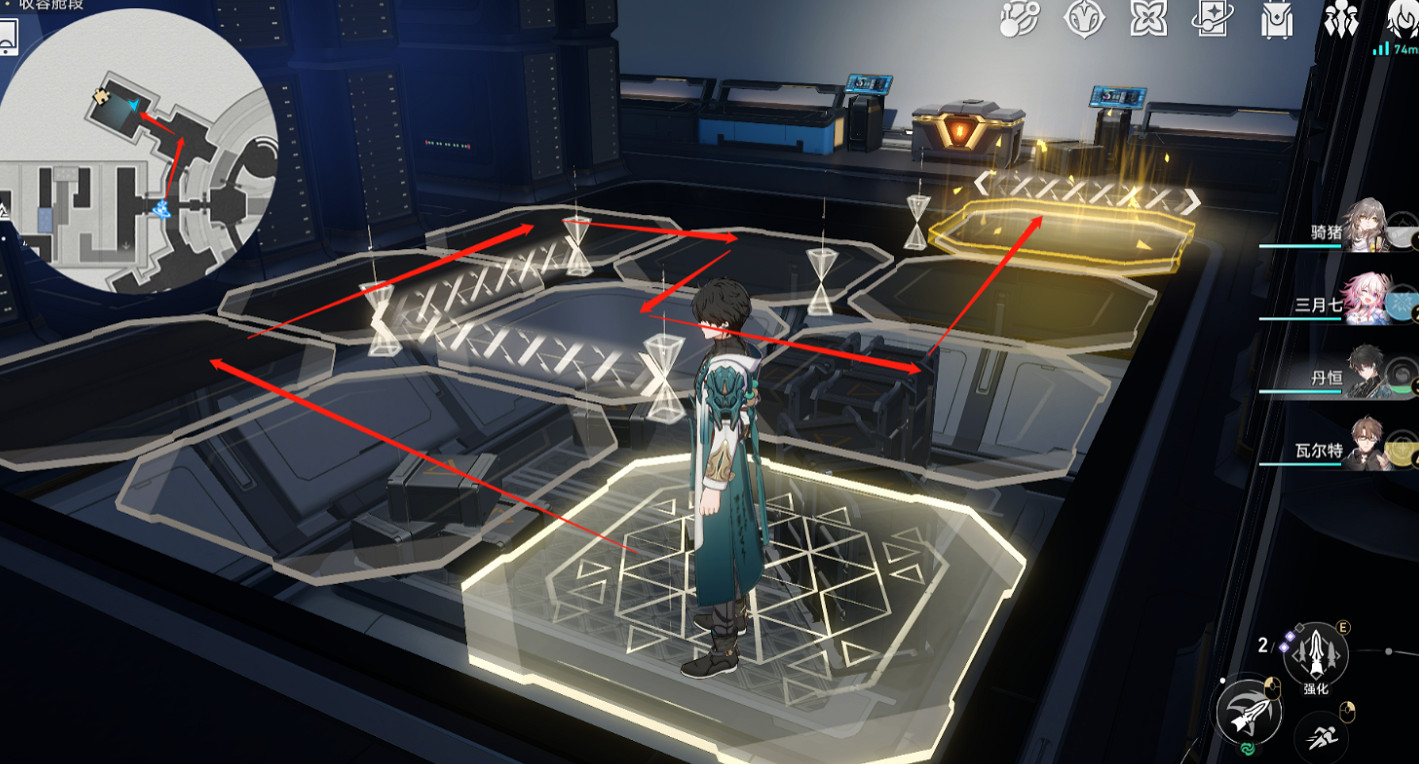Click 三月七's ice element badge
This screenshot has height=764, width=1419.
1398,303
